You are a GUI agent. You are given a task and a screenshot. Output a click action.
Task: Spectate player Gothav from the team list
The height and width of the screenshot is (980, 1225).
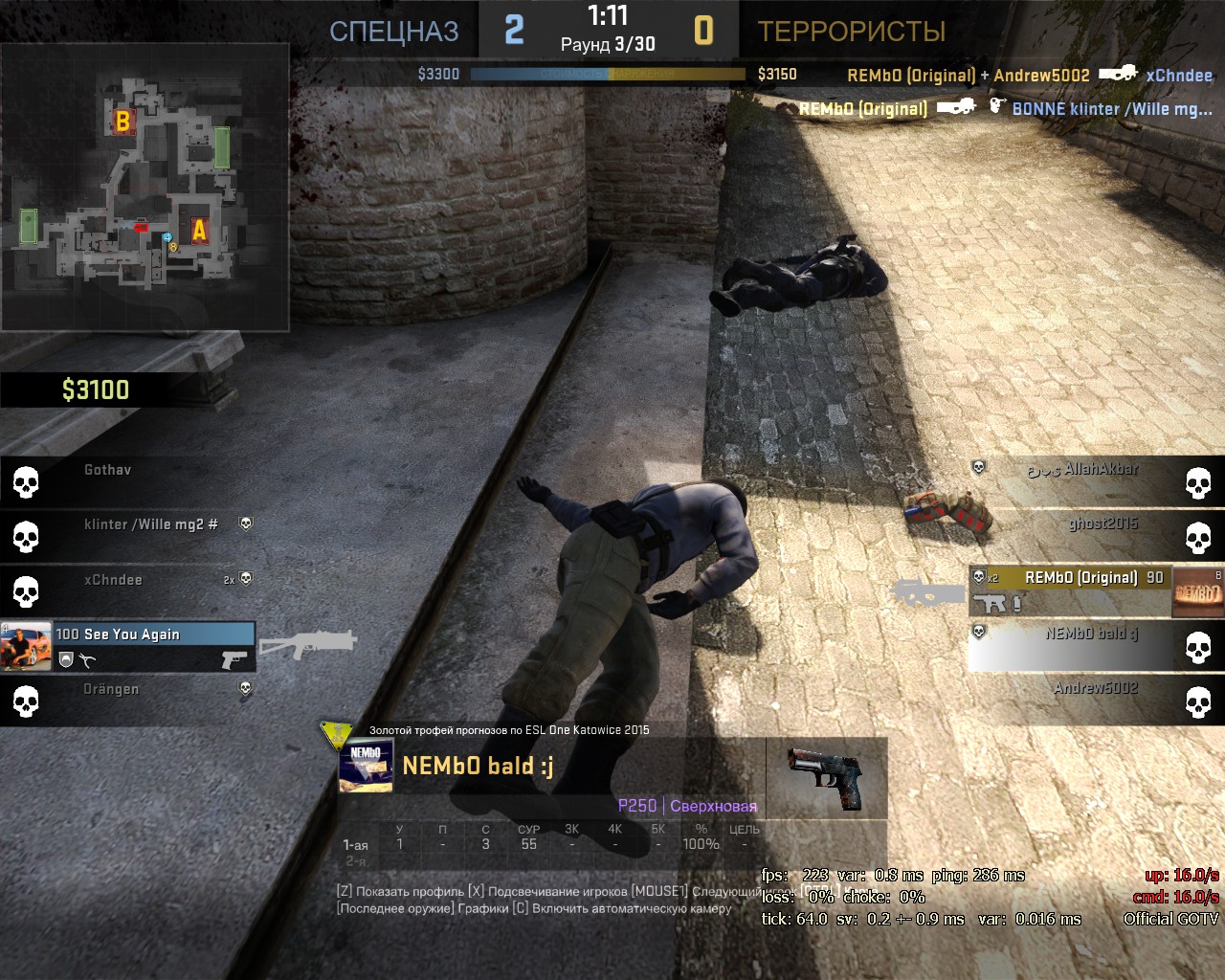point(128,480)
